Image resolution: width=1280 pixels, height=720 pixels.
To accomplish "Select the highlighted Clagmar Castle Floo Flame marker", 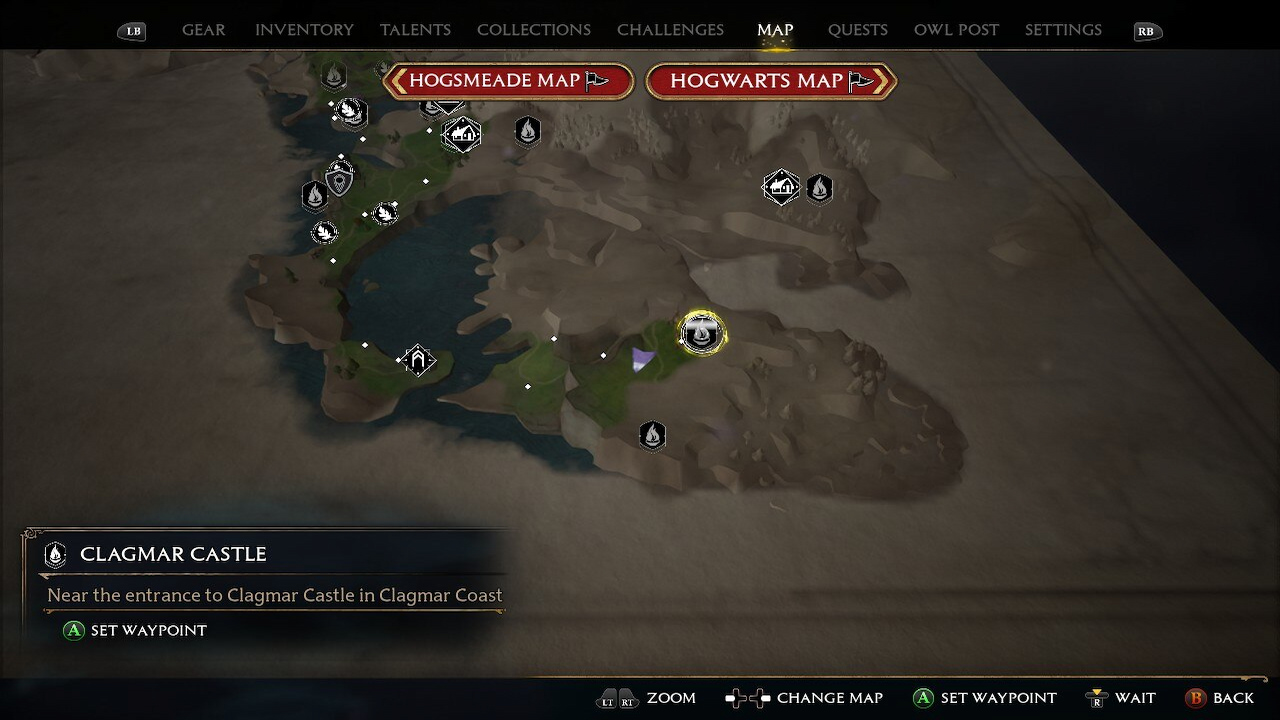I will tap(702, 333).
